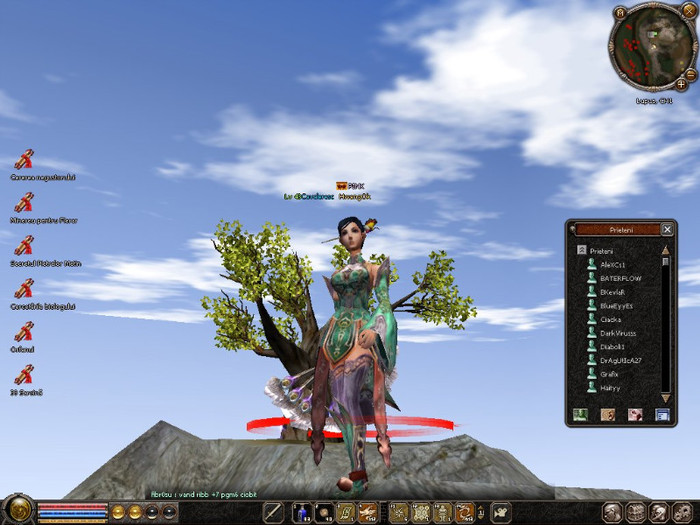Open the 'Orfanul' quest scroll

tap(24, 331)
